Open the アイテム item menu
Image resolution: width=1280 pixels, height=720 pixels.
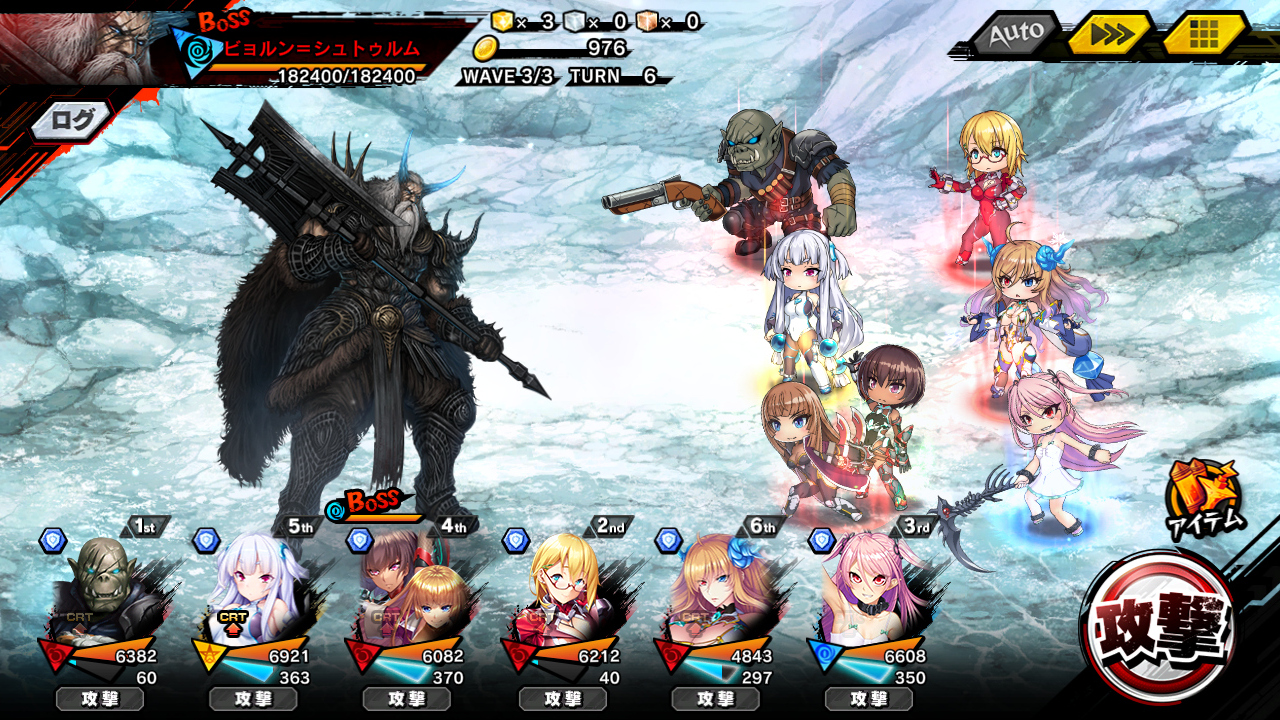coord(1203,497)
